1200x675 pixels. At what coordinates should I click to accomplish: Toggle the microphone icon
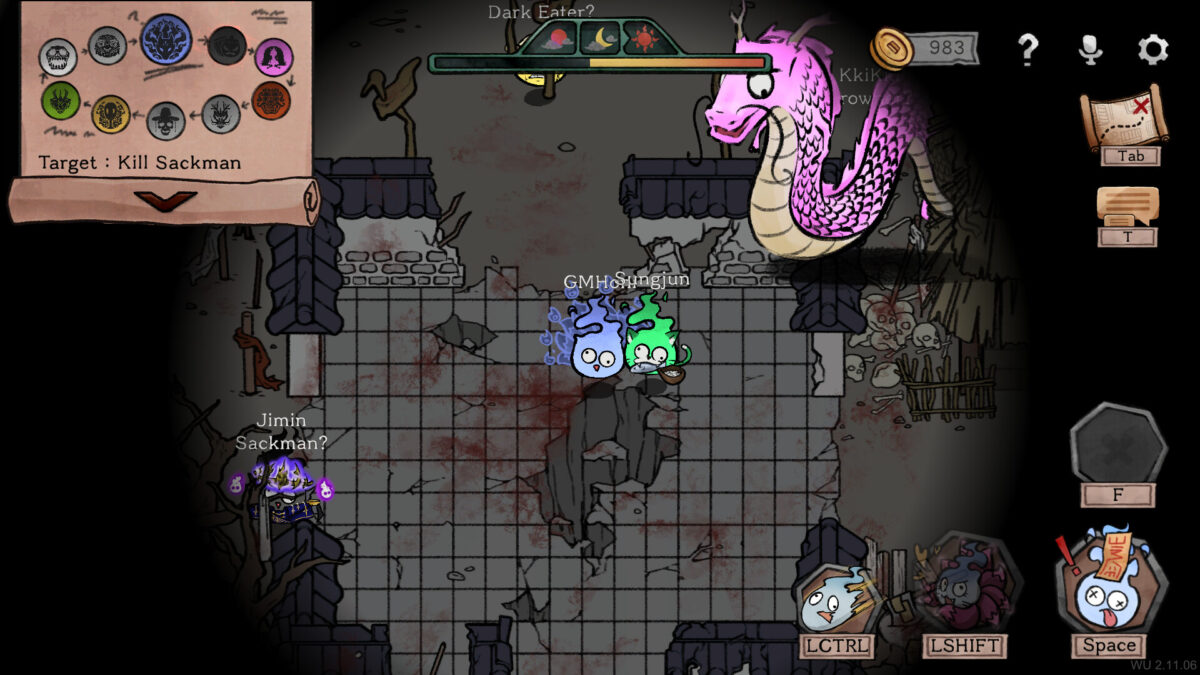coord(1091,49)
